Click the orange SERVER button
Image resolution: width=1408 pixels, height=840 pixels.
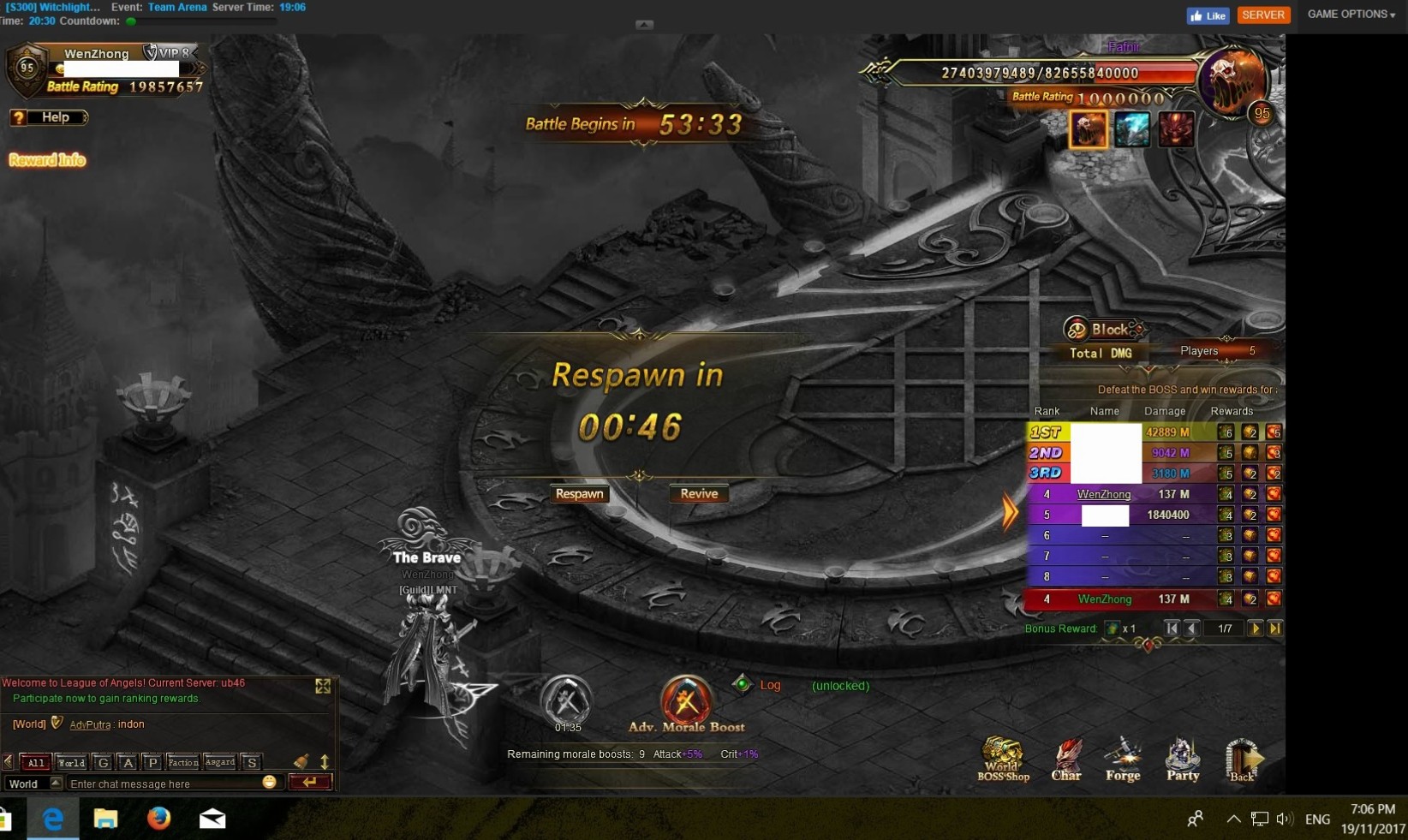[1262, 15]
